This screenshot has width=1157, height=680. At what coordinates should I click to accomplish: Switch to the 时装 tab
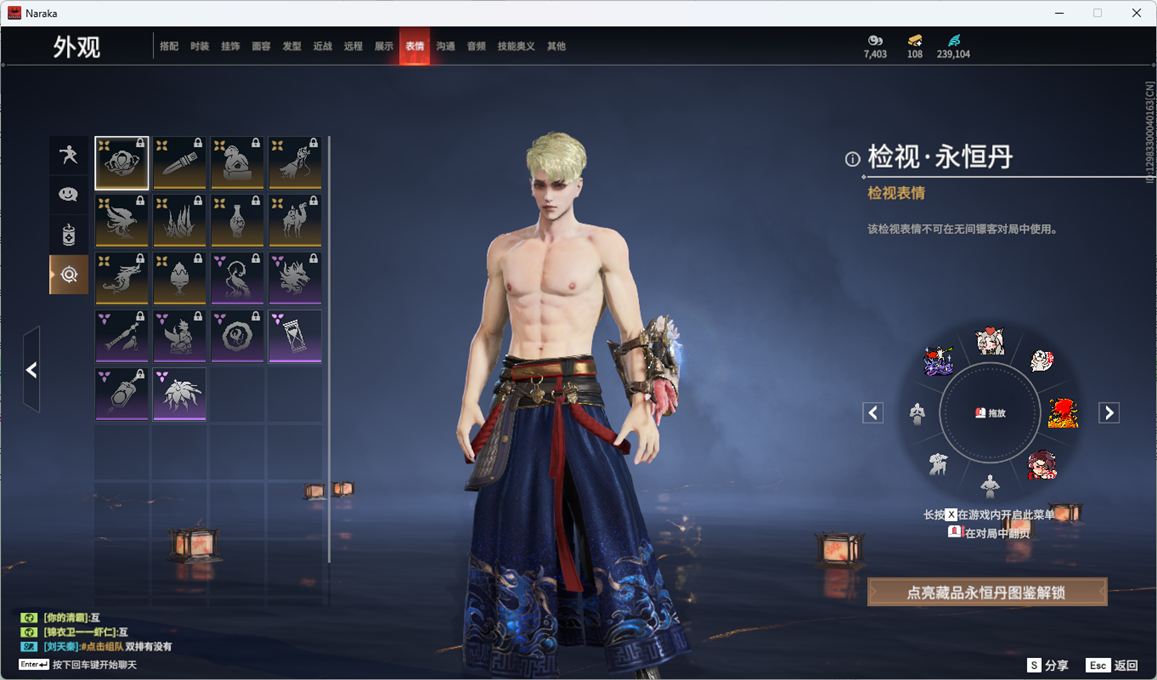pos(200,46)
